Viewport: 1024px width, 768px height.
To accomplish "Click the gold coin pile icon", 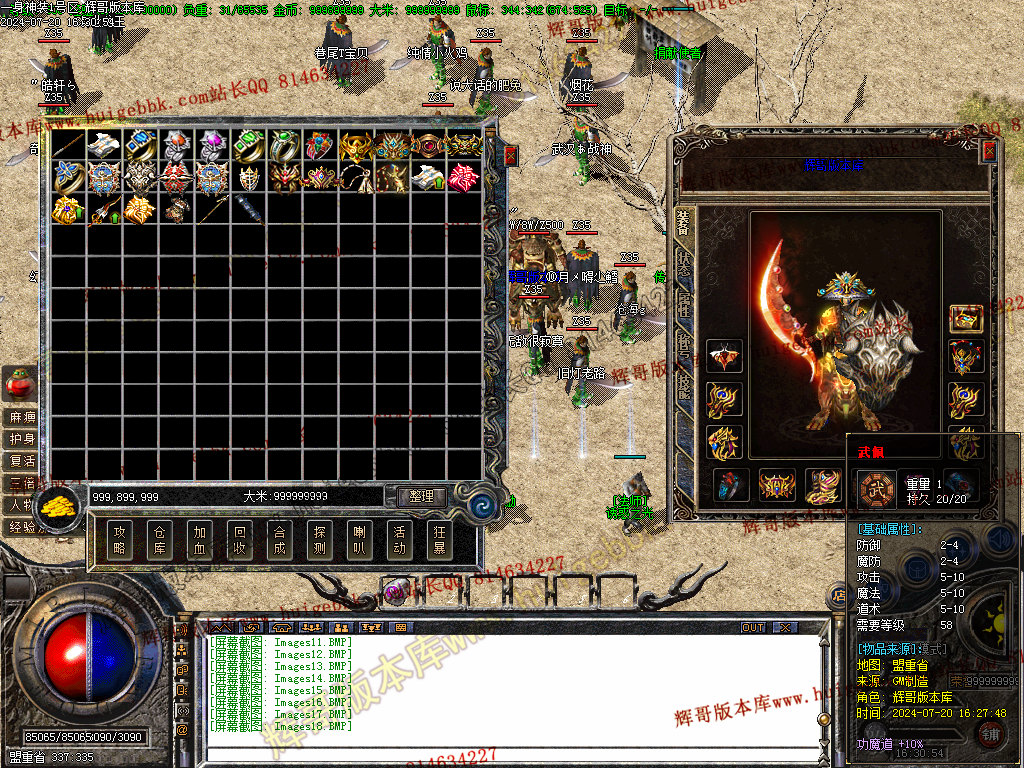I will tap(61, 505).
